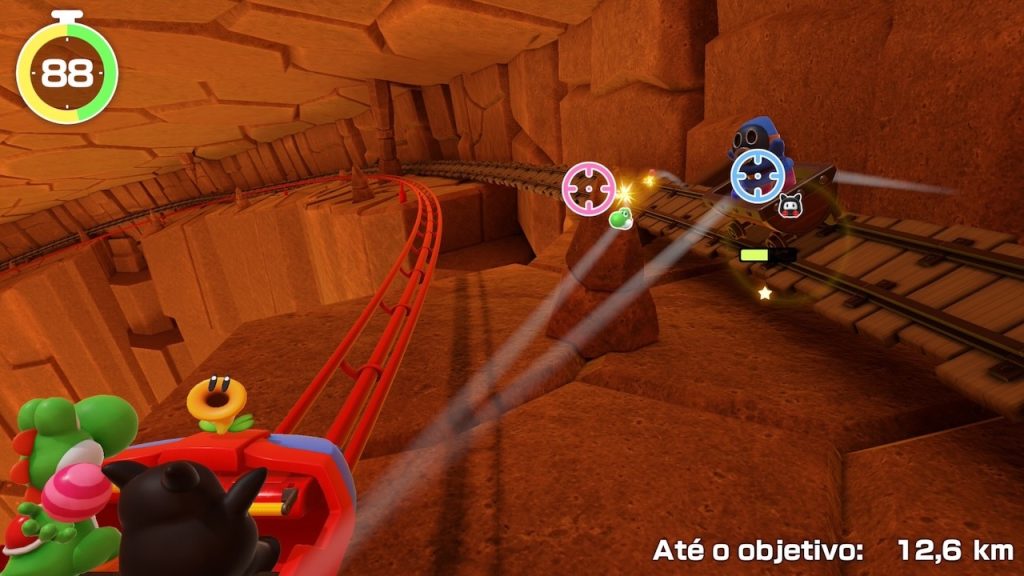Viewport: 1024px width, 576px height.
Task: Select the green Yoshi player marker icon
Action: pos(620,217)
